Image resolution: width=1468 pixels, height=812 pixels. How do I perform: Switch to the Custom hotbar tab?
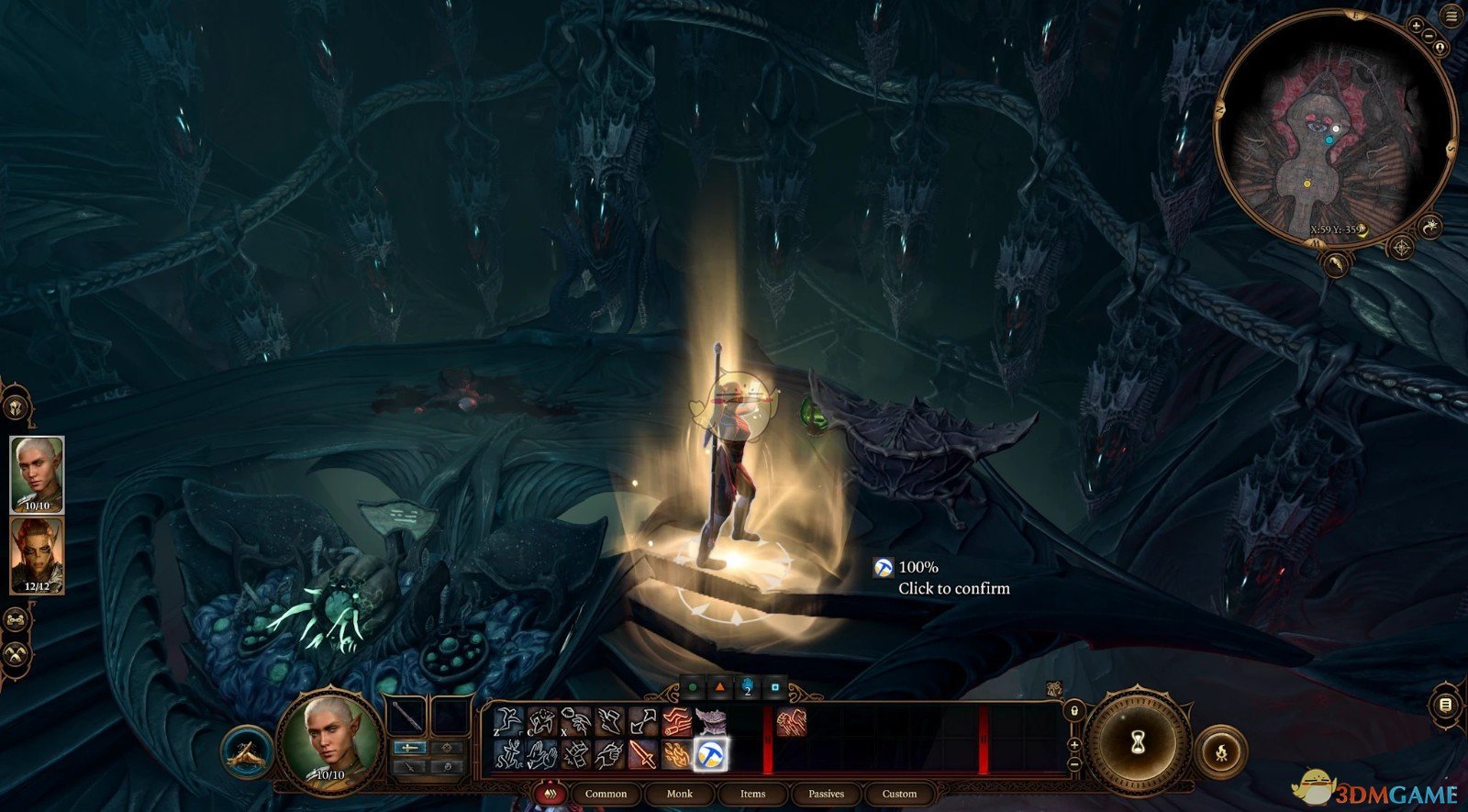899,794
